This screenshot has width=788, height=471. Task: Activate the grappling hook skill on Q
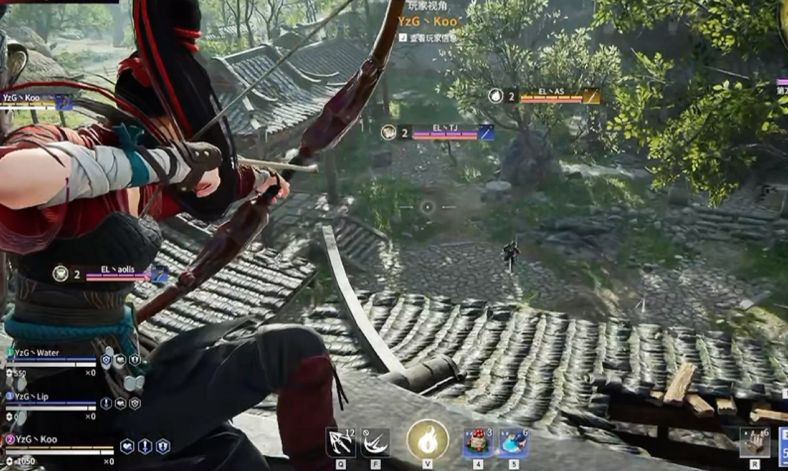click(x=341, y=442)
